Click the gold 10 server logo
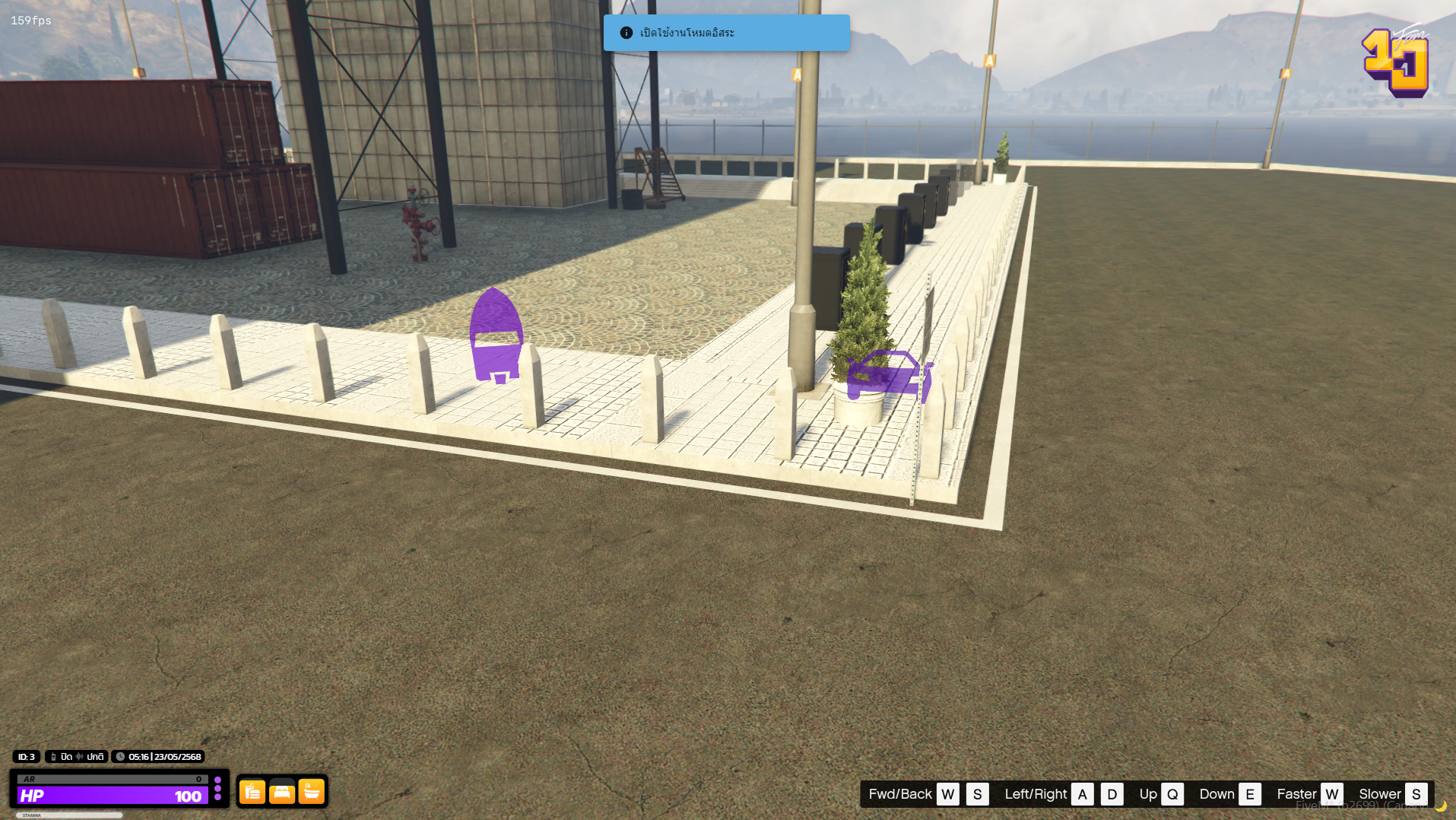 [1396, 62]
